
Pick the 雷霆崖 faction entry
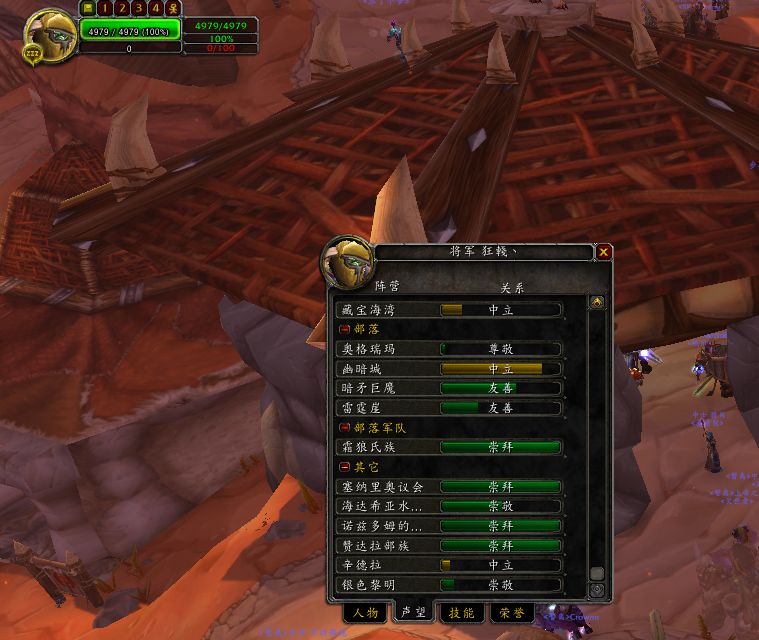tap(450, 408)
